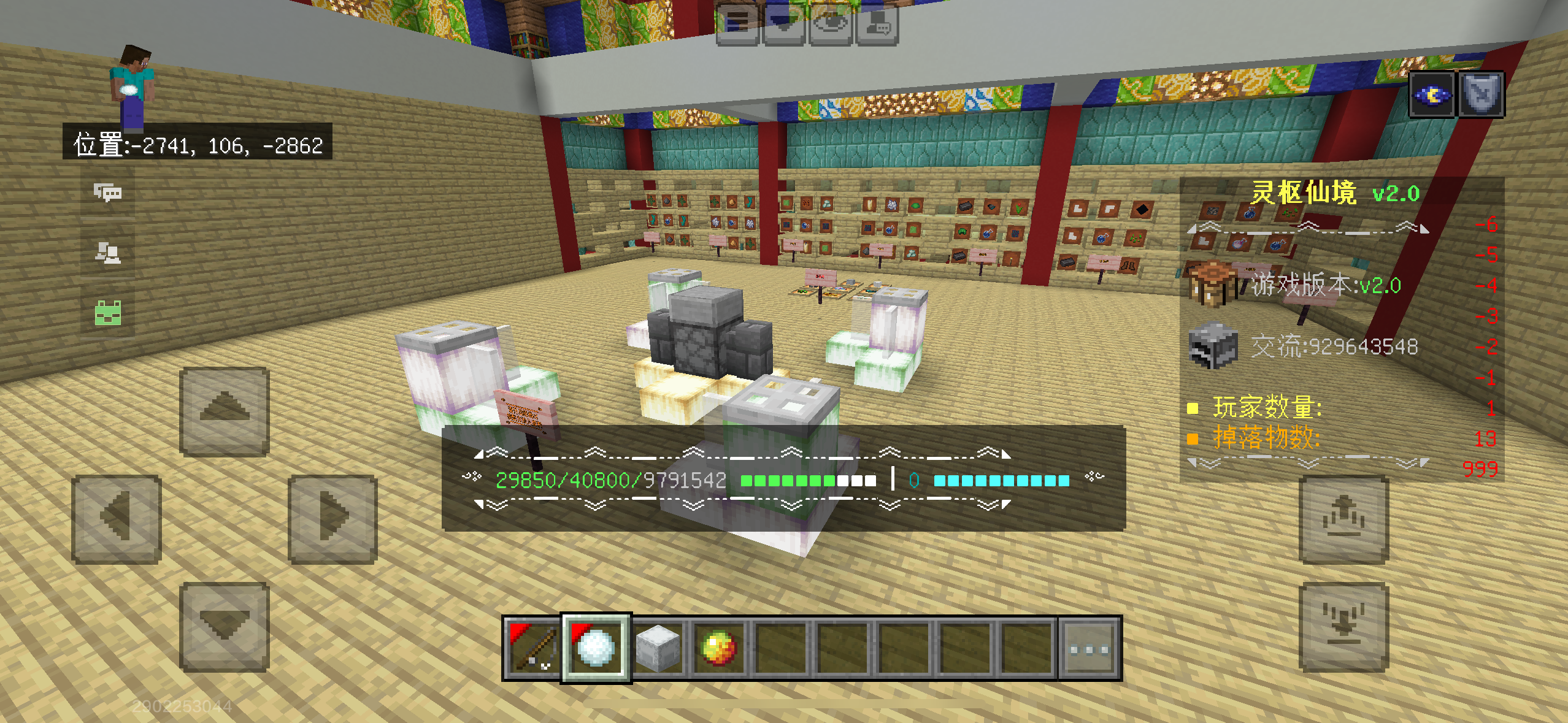Open inventory with the three-dots button

1090,648
